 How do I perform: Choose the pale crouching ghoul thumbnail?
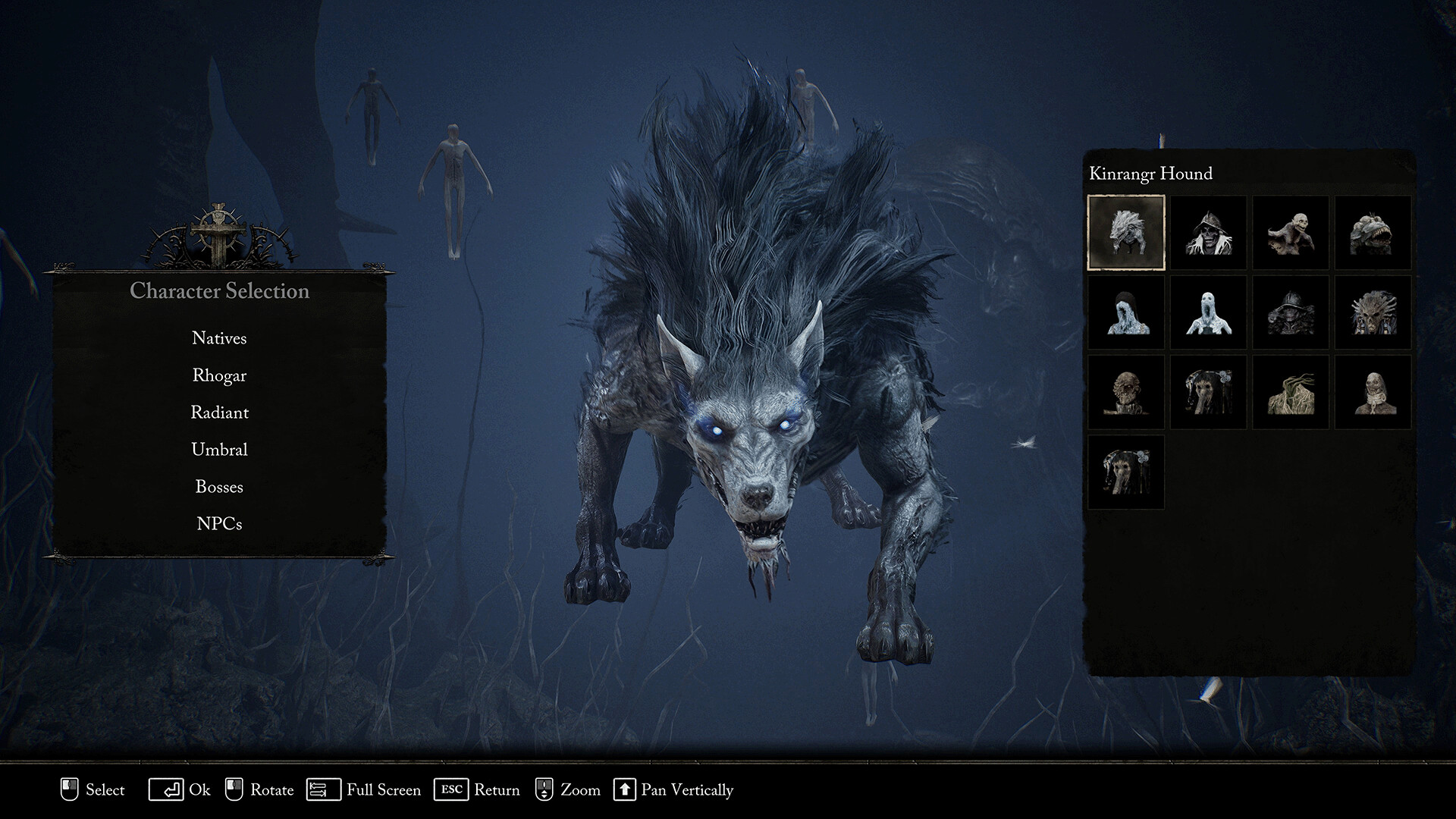1291,232
